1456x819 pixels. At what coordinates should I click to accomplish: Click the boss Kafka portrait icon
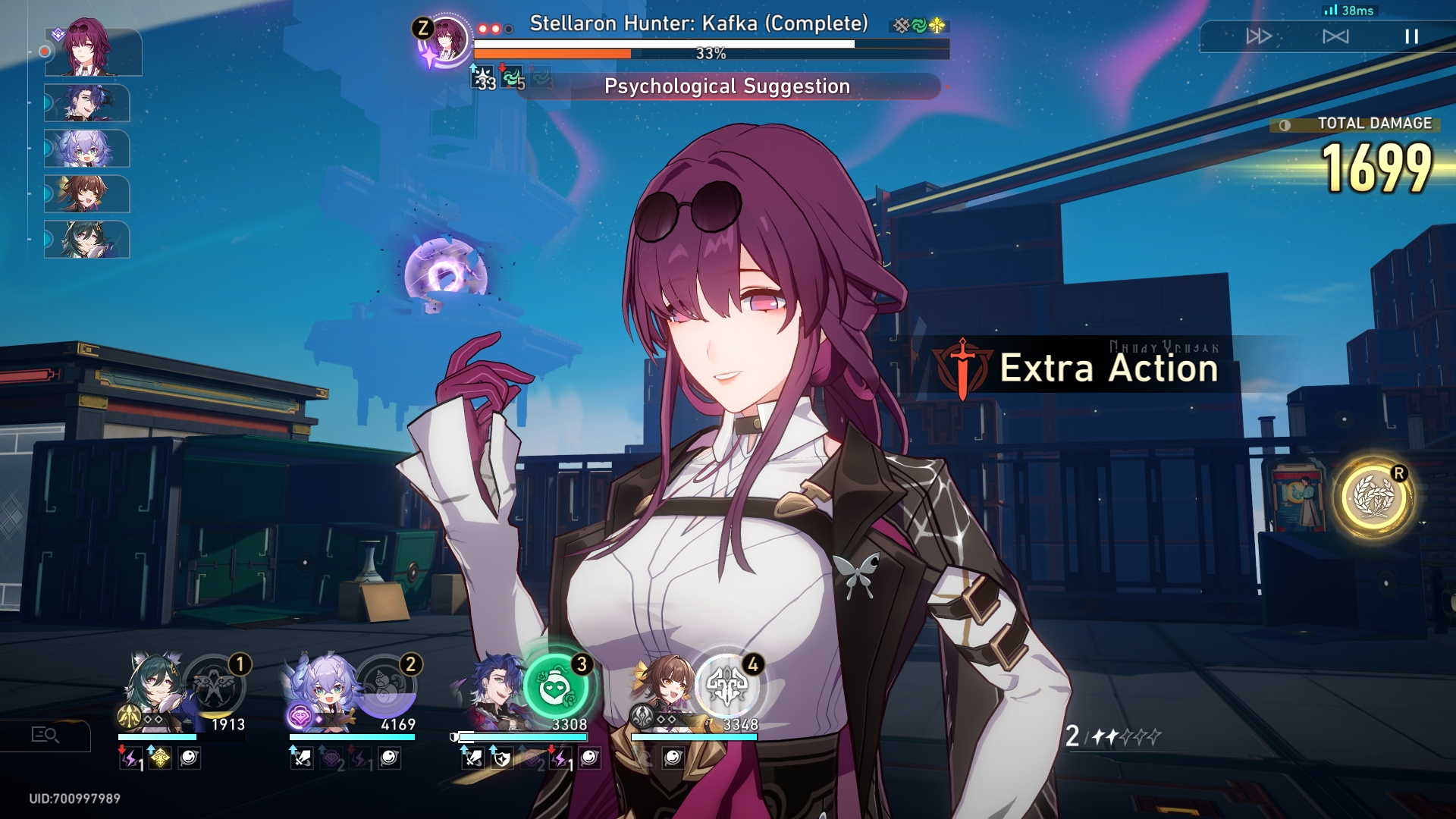(445, 38)
